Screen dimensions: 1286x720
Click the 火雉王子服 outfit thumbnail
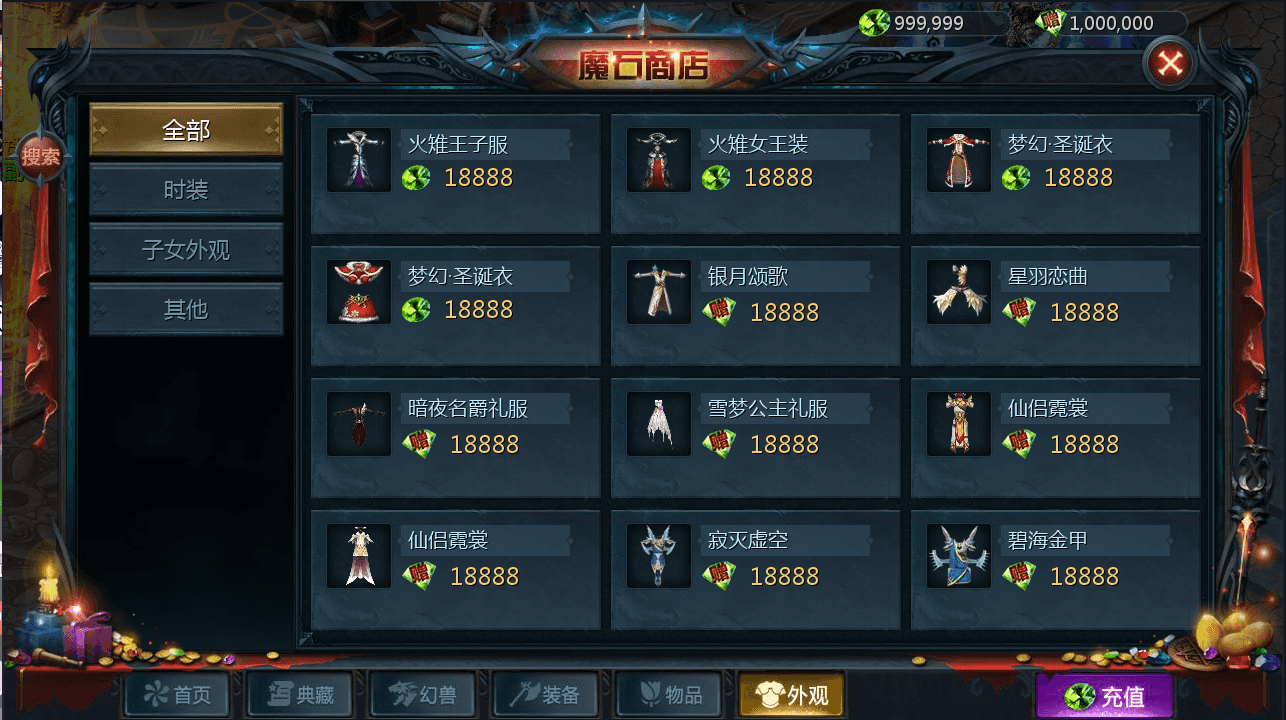click(358, 158)
